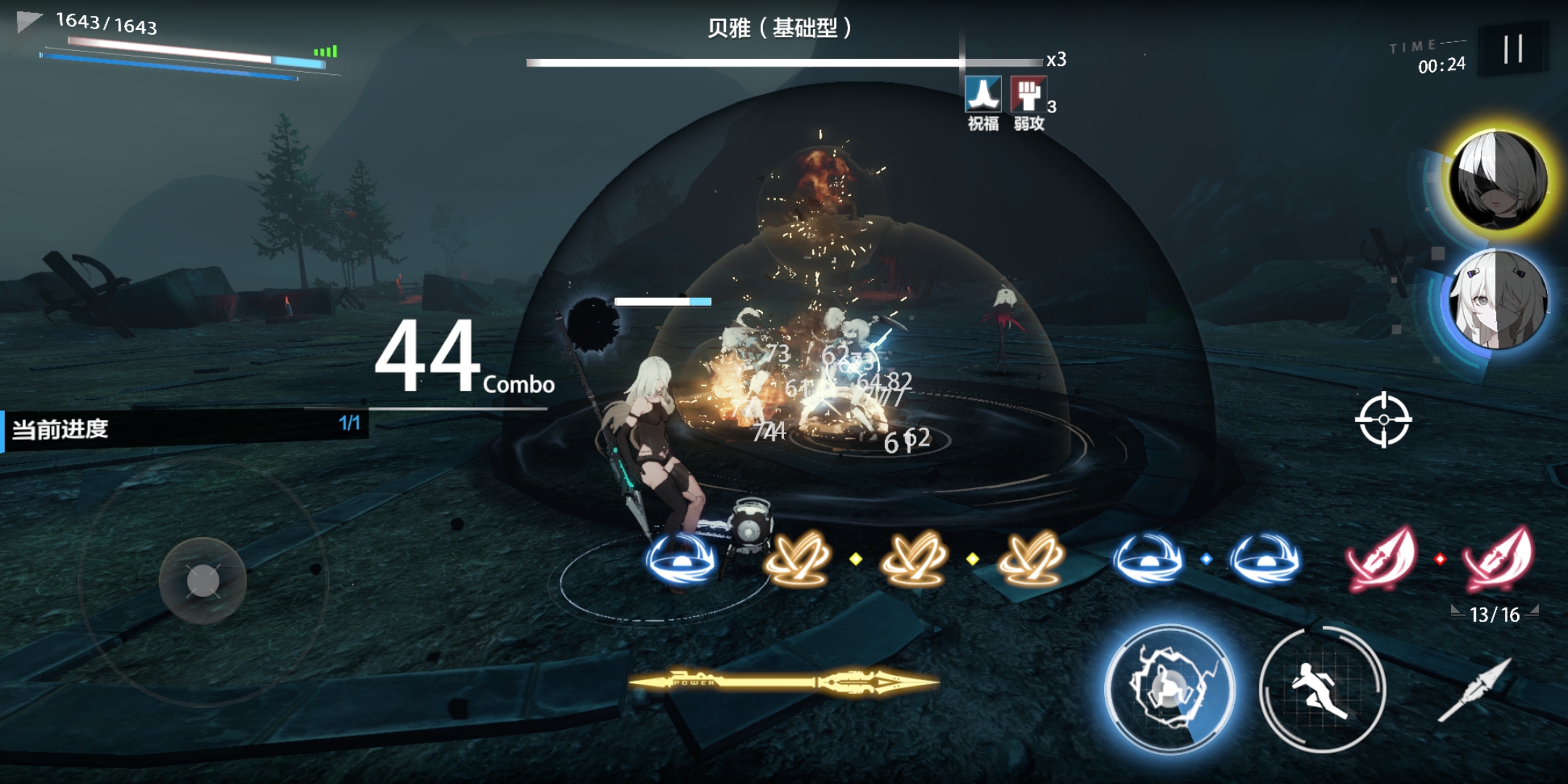Switch to the long white-haired character portrait
The width and height of the screenshot is (1568, 784).
[x=1498, y=300]
